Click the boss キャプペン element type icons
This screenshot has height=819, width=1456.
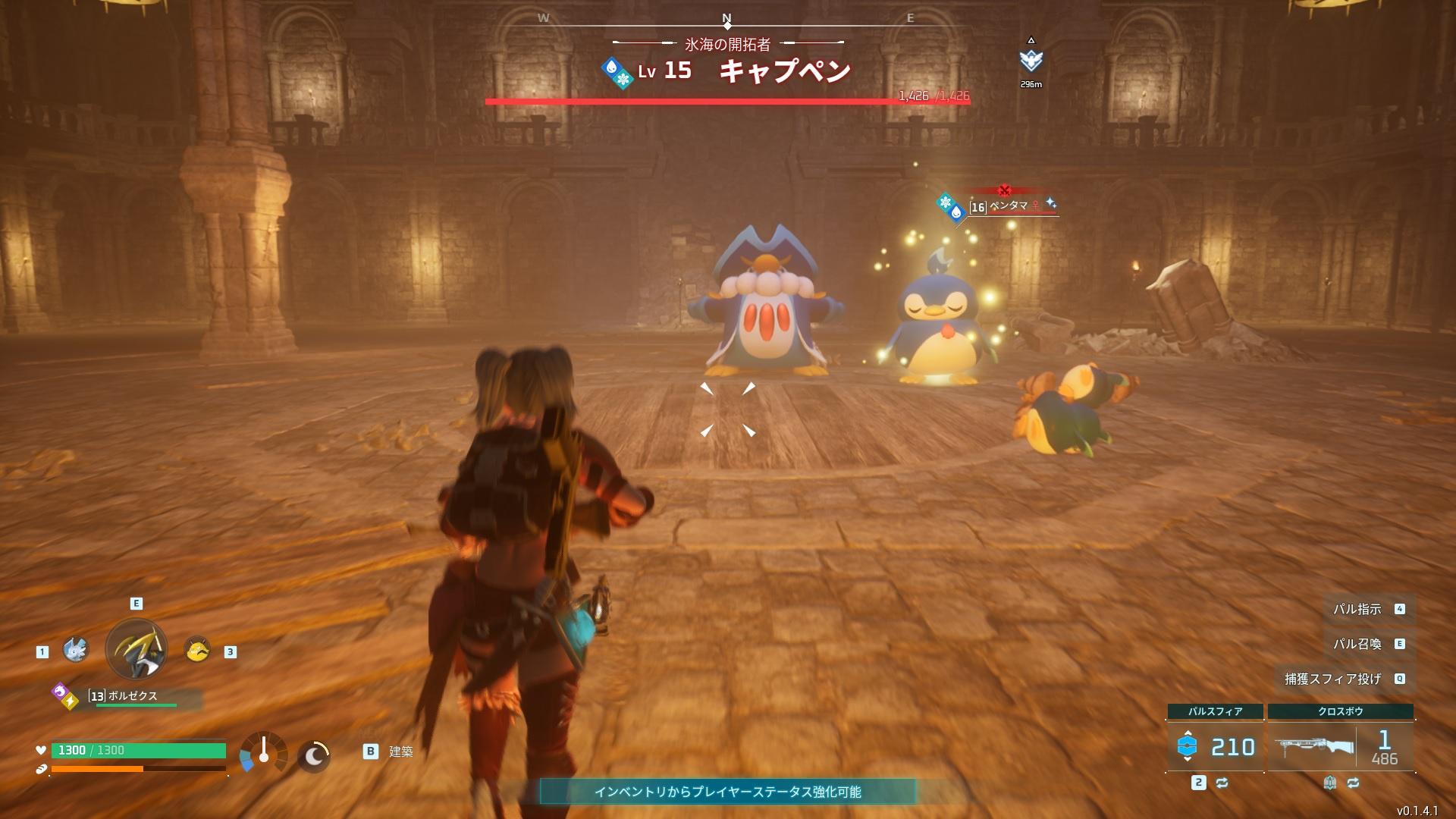(617, 73)
